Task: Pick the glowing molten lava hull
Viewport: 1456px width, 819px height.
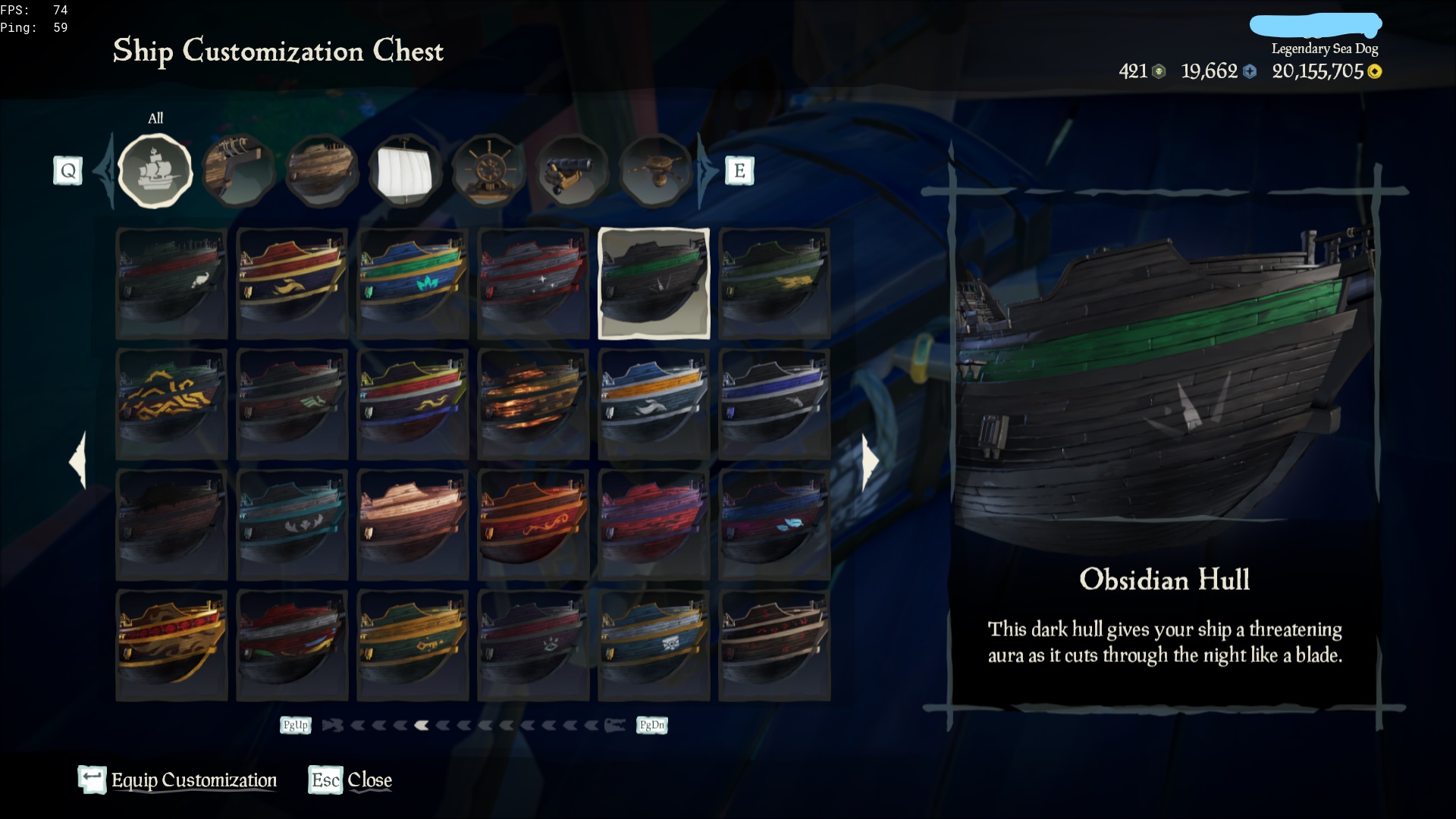Action: (x=533, y=404)
